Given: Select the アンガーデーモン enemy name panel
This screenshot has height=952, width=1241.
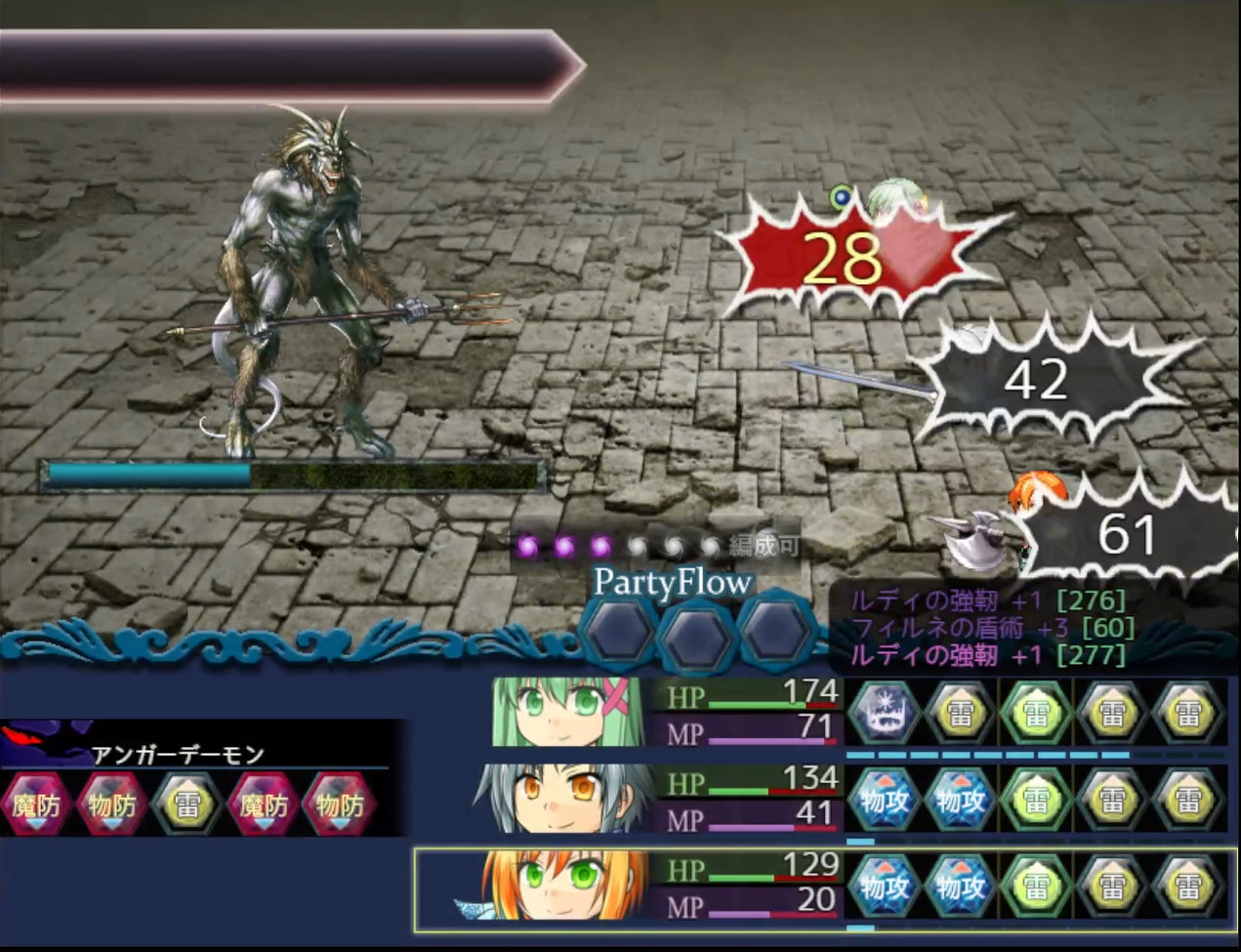Looking at the screenshot, I should (x=178, y=754).
